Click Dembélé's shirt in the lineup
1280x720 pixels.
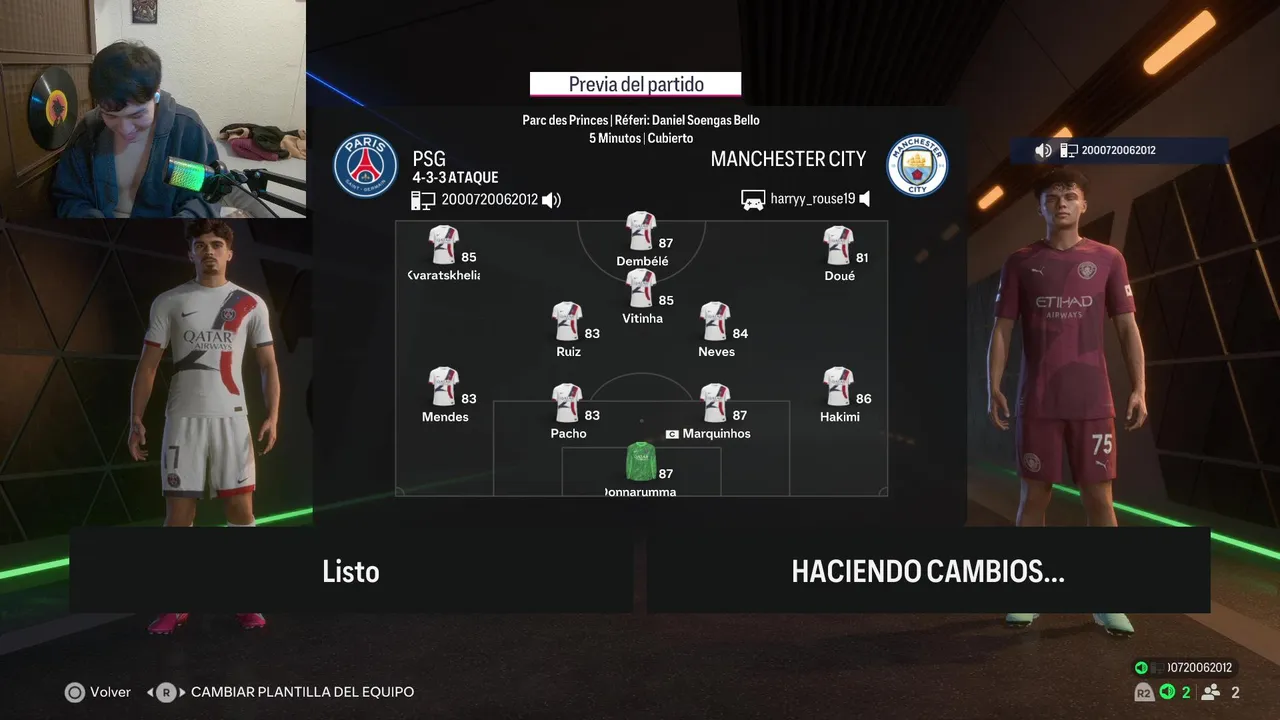[x=641, y=231]
